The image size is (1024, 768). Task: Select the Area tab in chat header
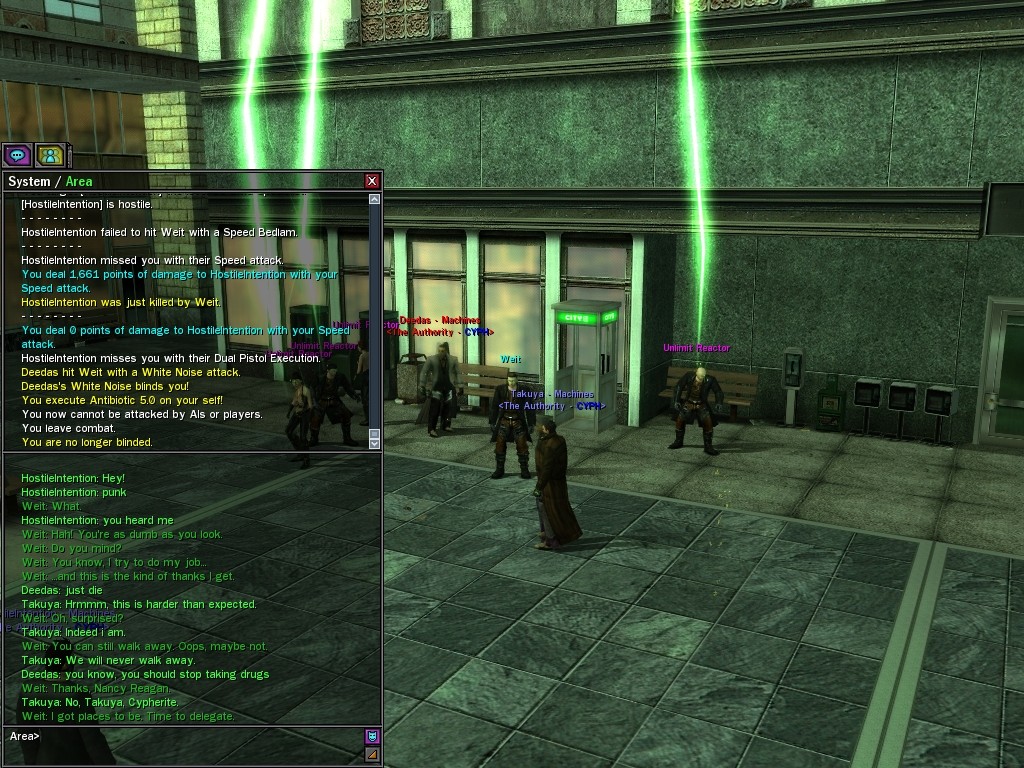point(79,182)
